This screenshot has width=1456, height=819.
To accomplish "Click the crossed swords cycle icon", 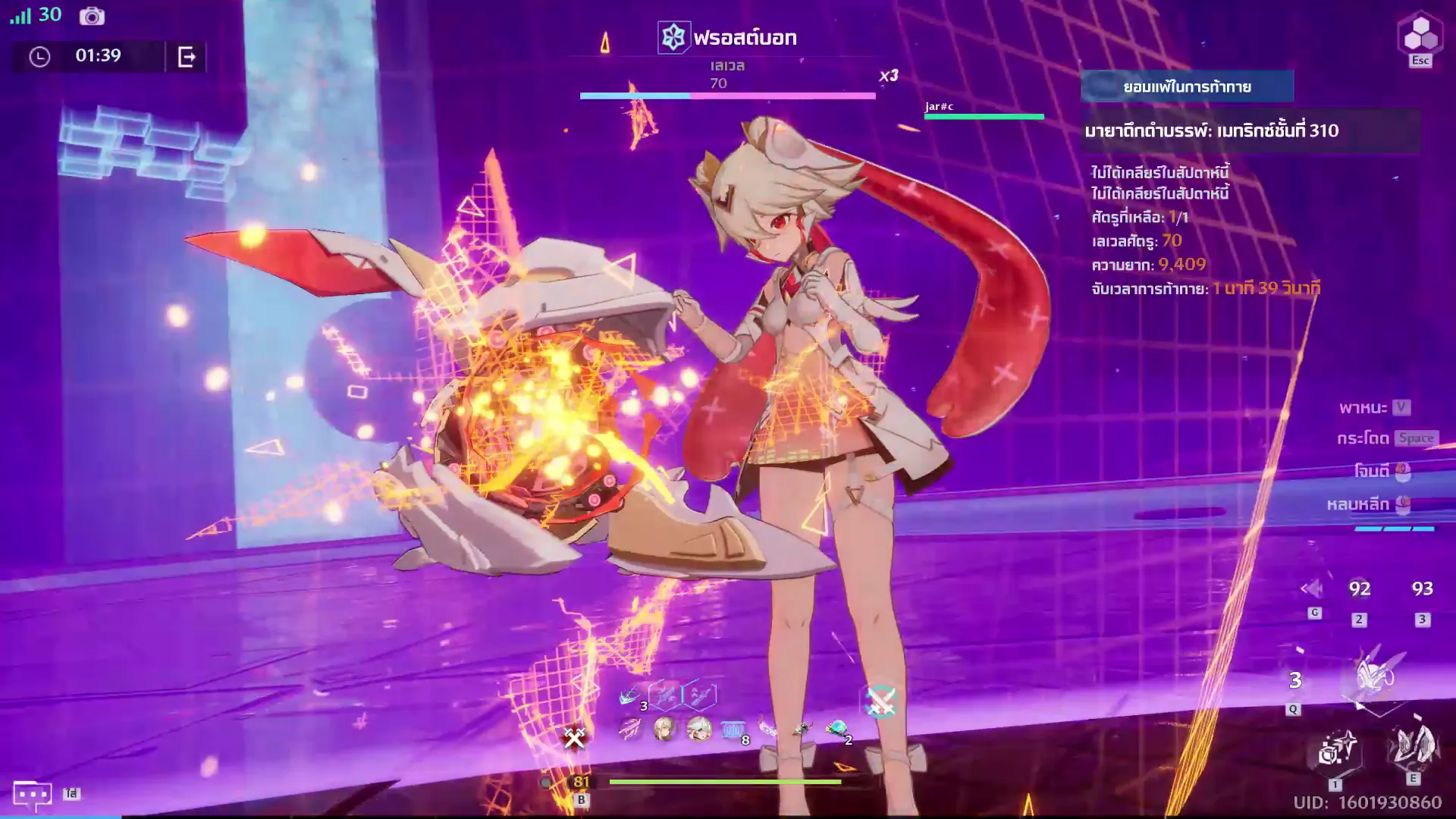I will point(880,702).
